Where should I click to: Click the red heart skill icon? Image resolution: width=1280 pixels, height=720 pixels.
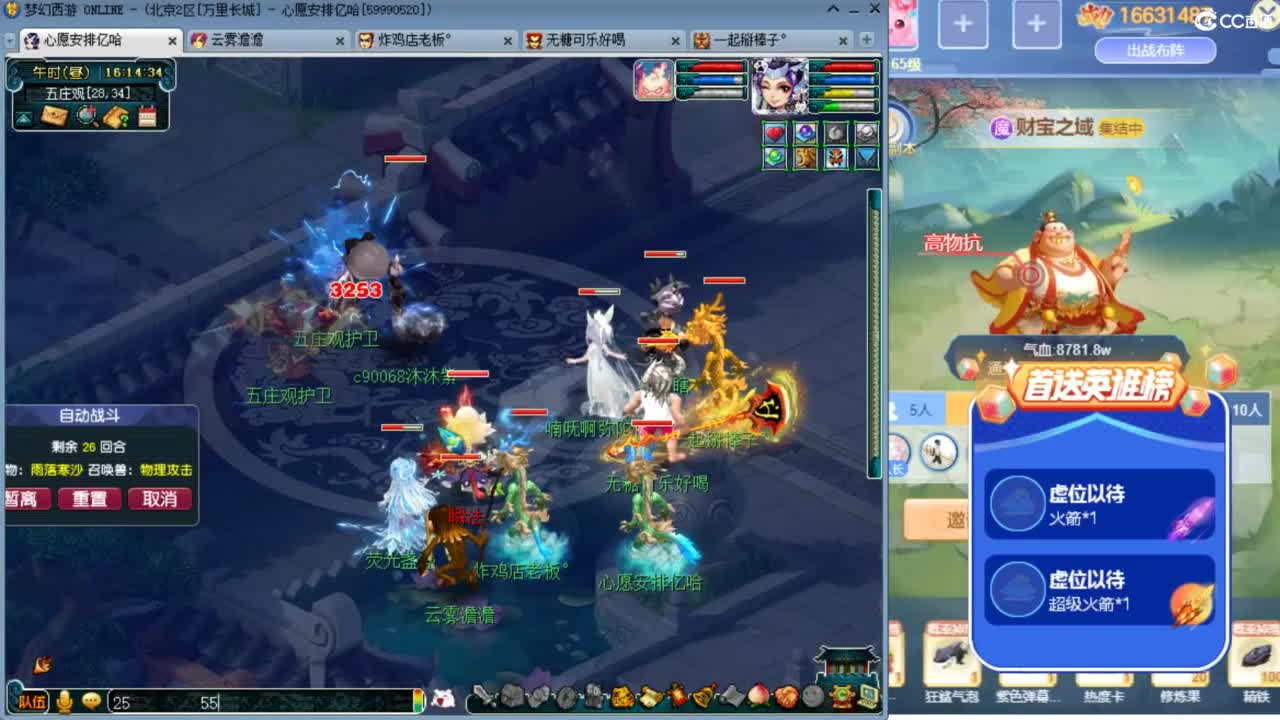point(773,132)
